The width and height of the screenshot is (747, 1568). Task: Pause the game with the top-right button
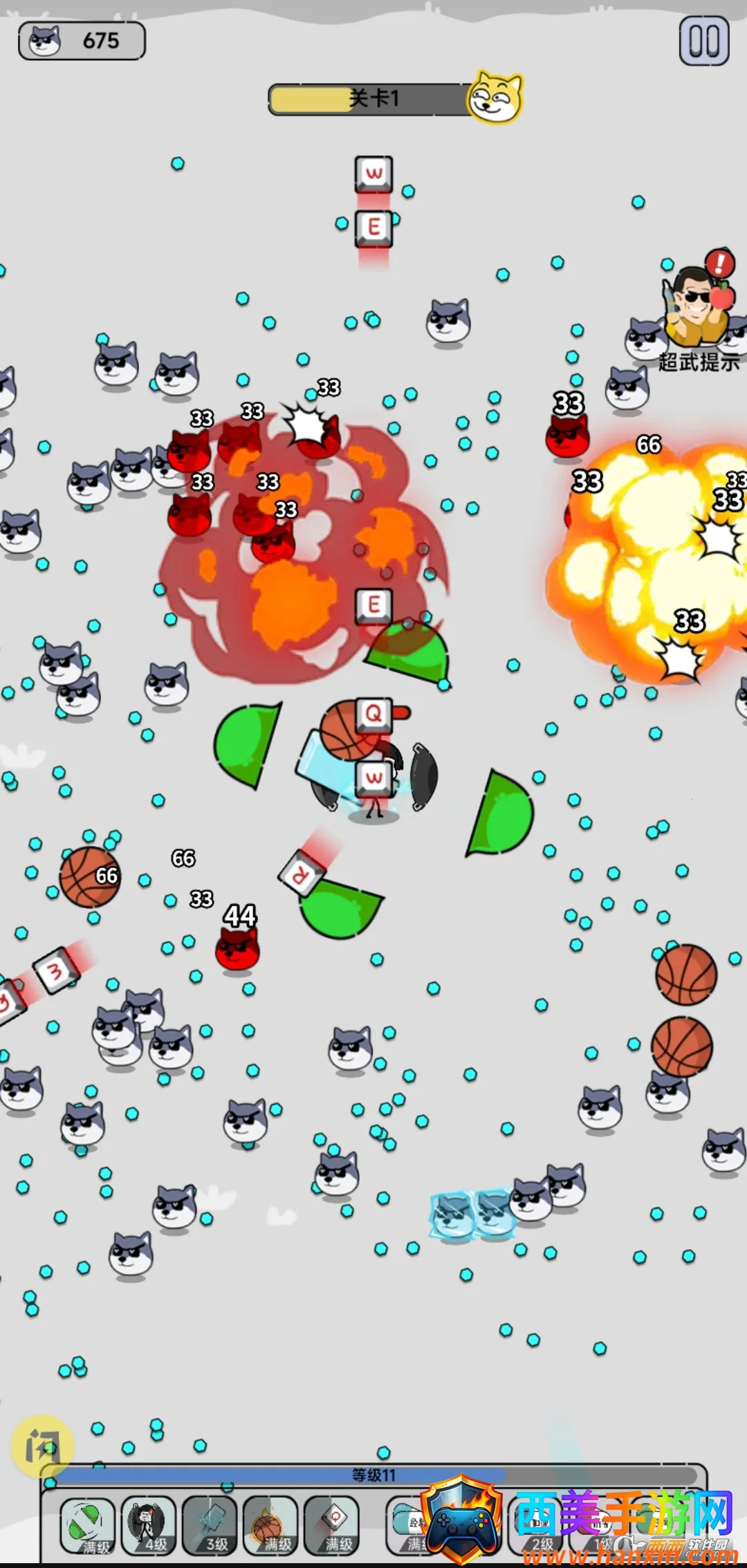(x=703, y=41)
